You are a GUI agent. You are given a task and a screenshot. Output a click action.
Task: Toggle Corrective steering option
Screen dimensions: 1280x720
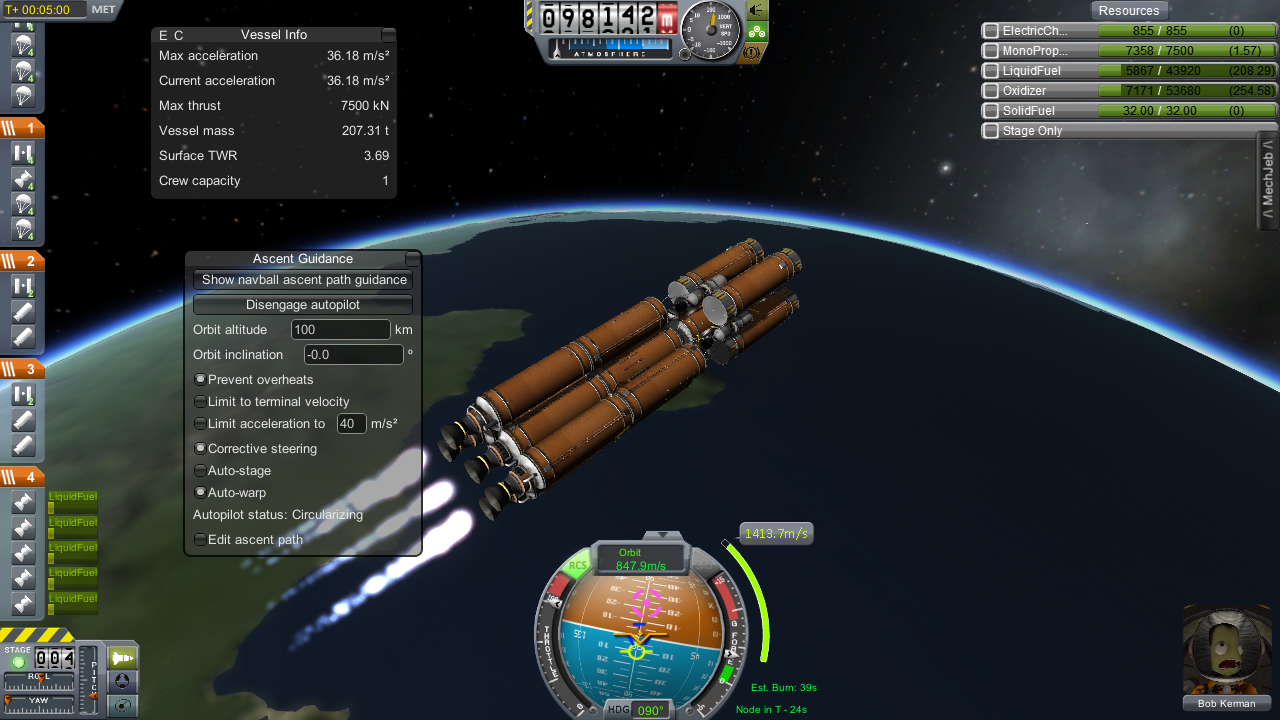(200, 449)
